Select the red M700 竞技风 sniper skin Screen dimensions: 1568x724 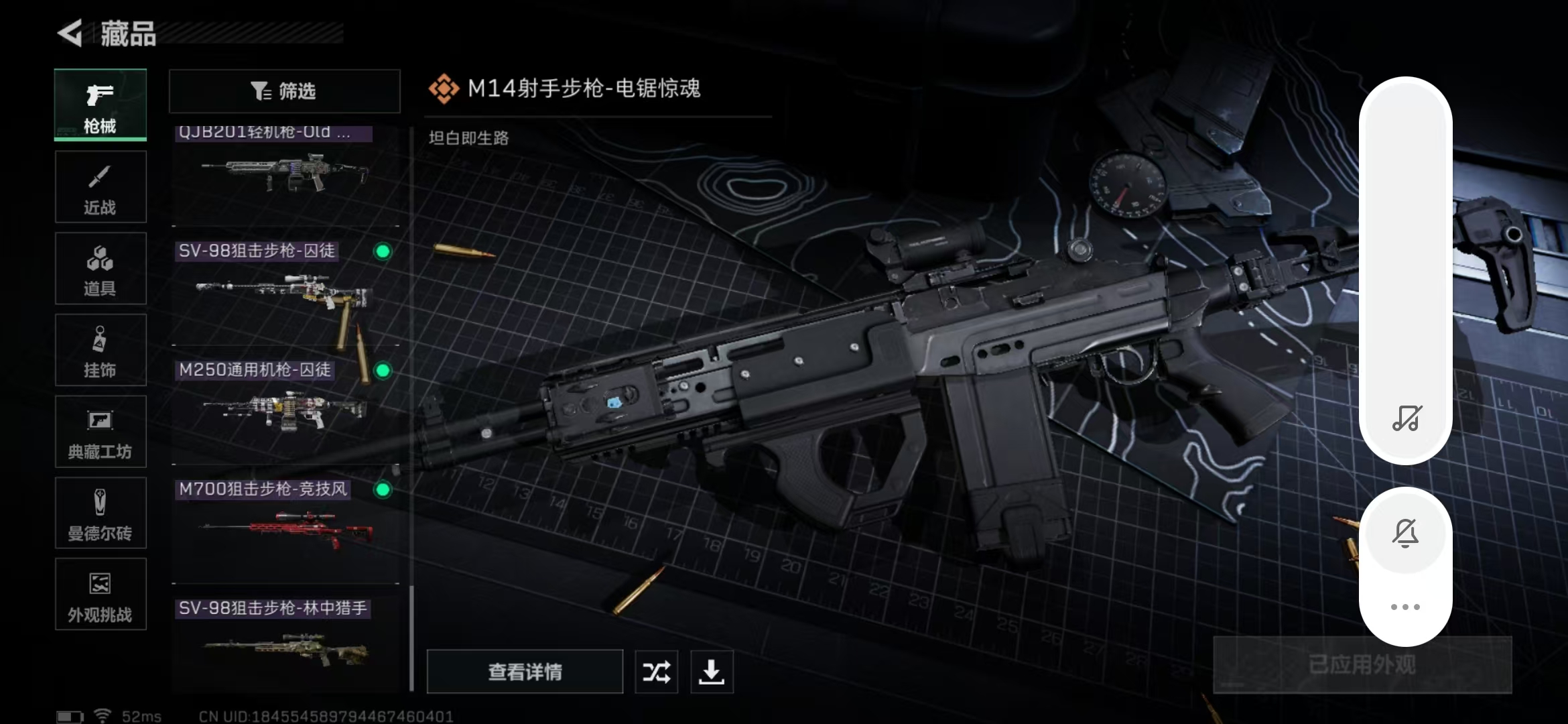285,530
